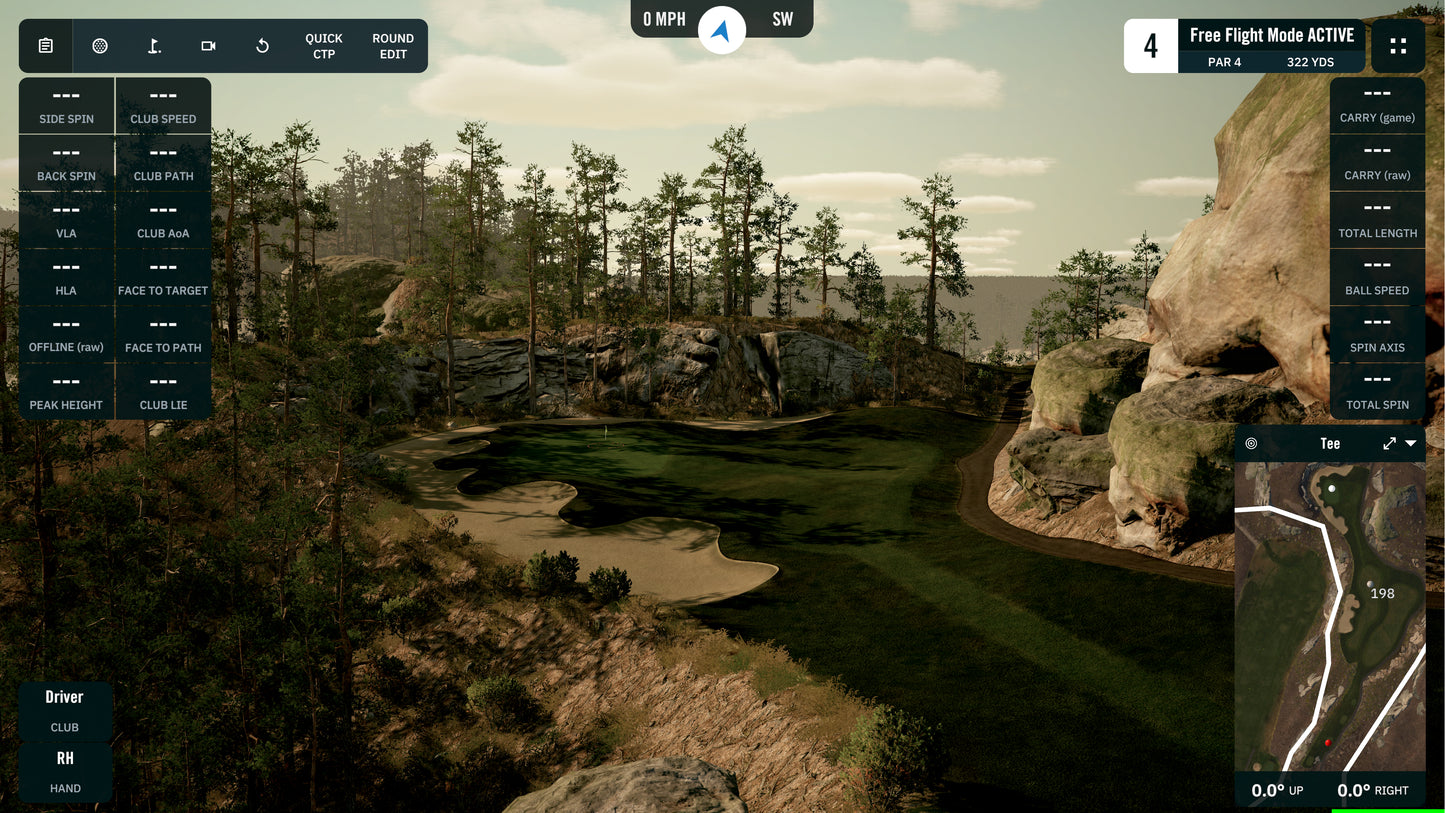Toggle the RH hand setting
The image size is (1445, 813).
(65, 771)
